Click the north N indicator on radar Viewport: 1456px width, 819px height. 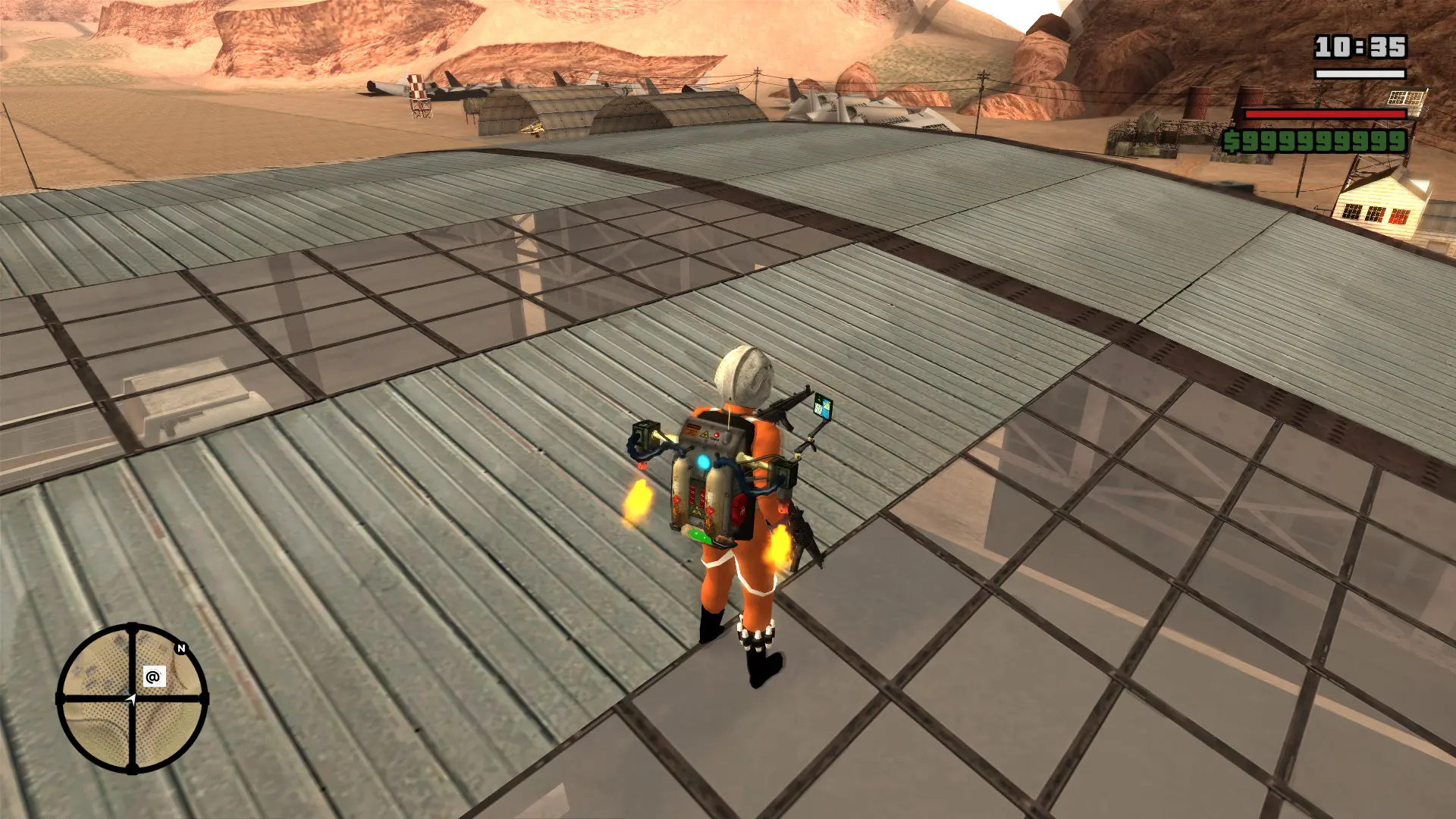180,648
